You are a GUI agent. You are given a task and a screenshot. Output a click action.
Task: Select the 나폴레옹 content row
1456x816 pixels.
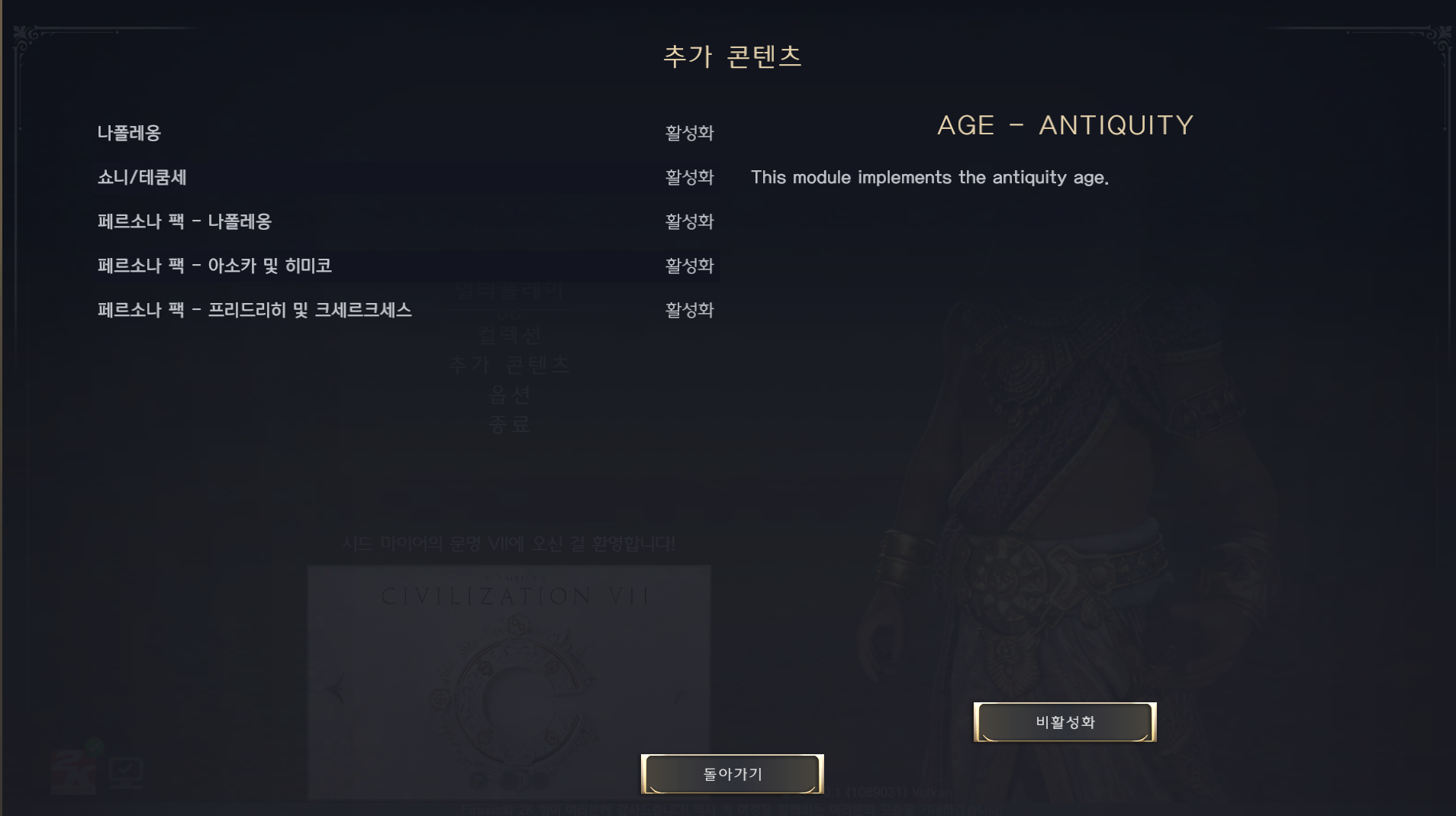[130, 133]
